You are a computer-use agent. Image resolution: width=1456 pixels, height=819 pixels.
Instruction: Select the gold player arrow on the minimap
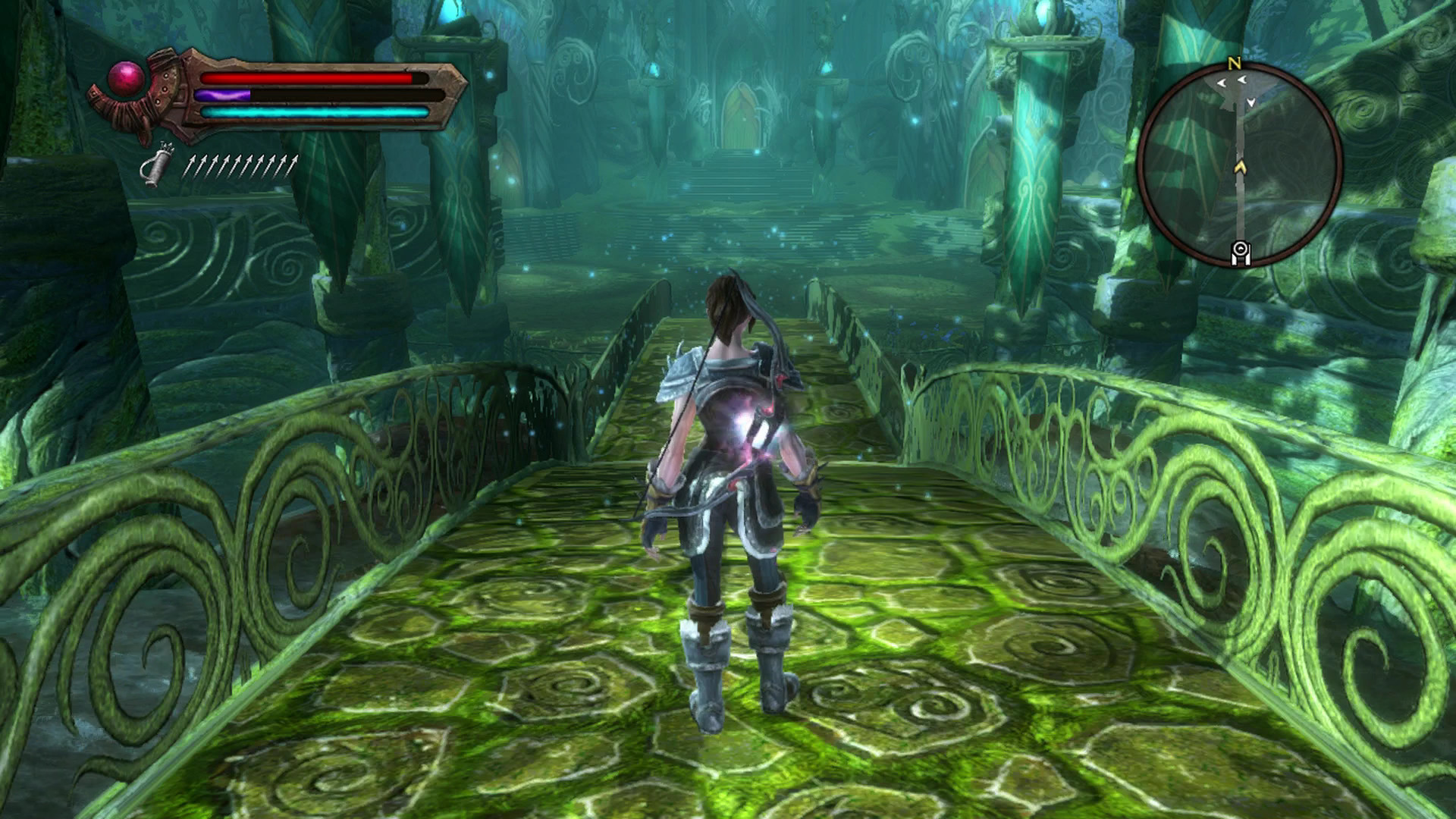1240,165
